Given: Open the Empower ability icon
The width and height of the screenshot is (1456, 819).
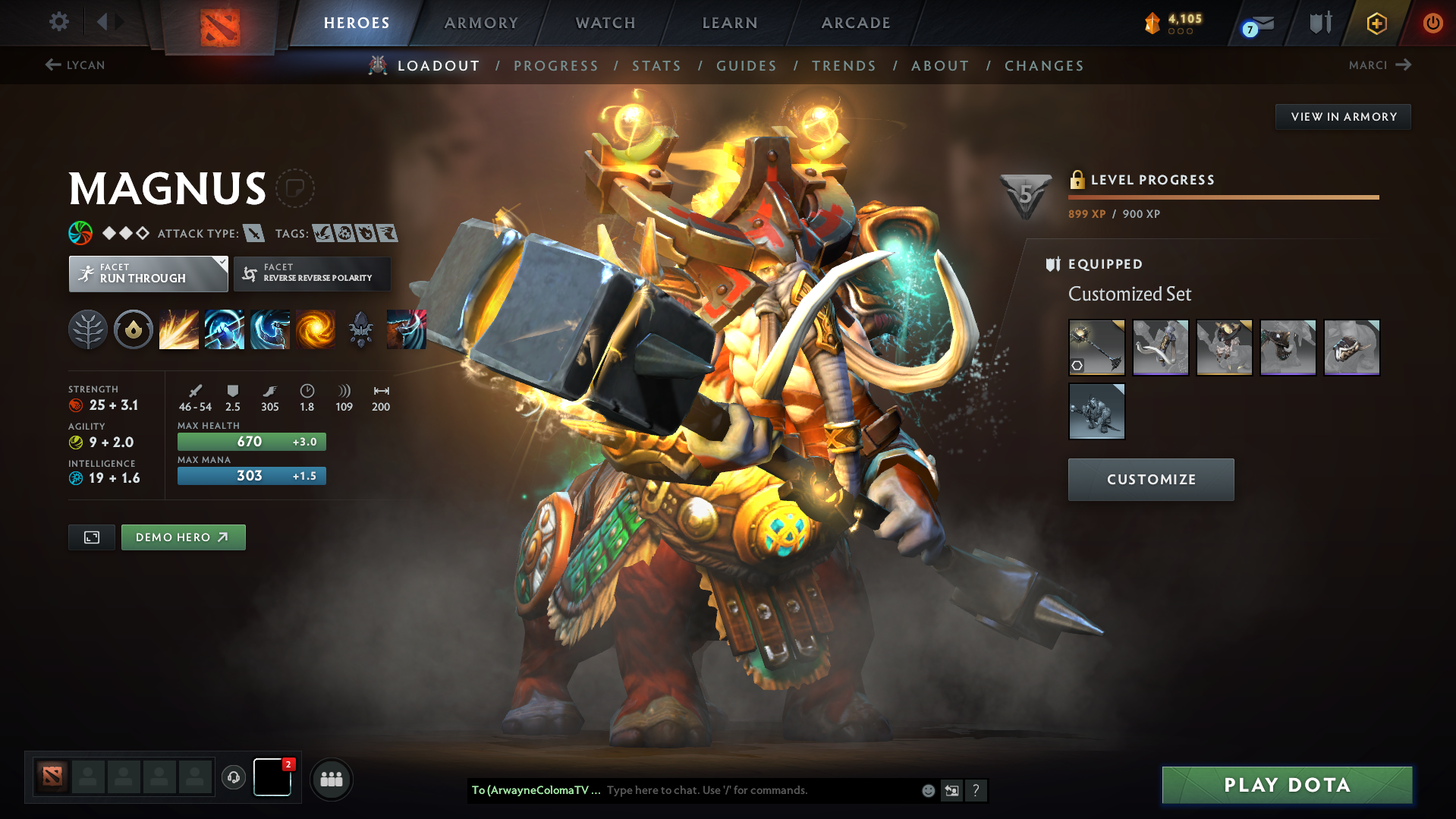Looking at the screenshot, I should click(x=225, y=329).
